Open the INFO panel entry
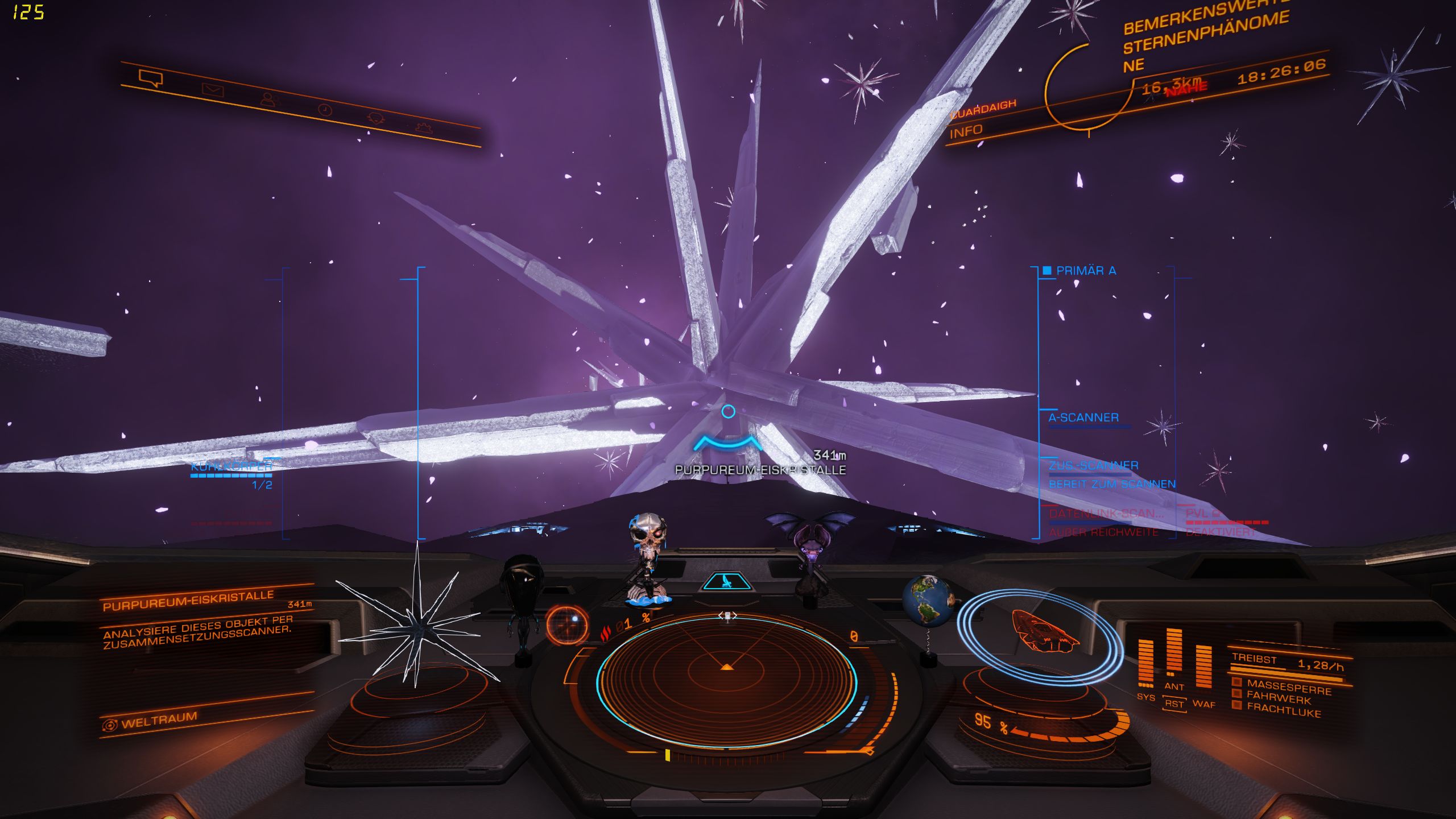The height and width of the screenshot is (819, 1456). tap(966, 131)
